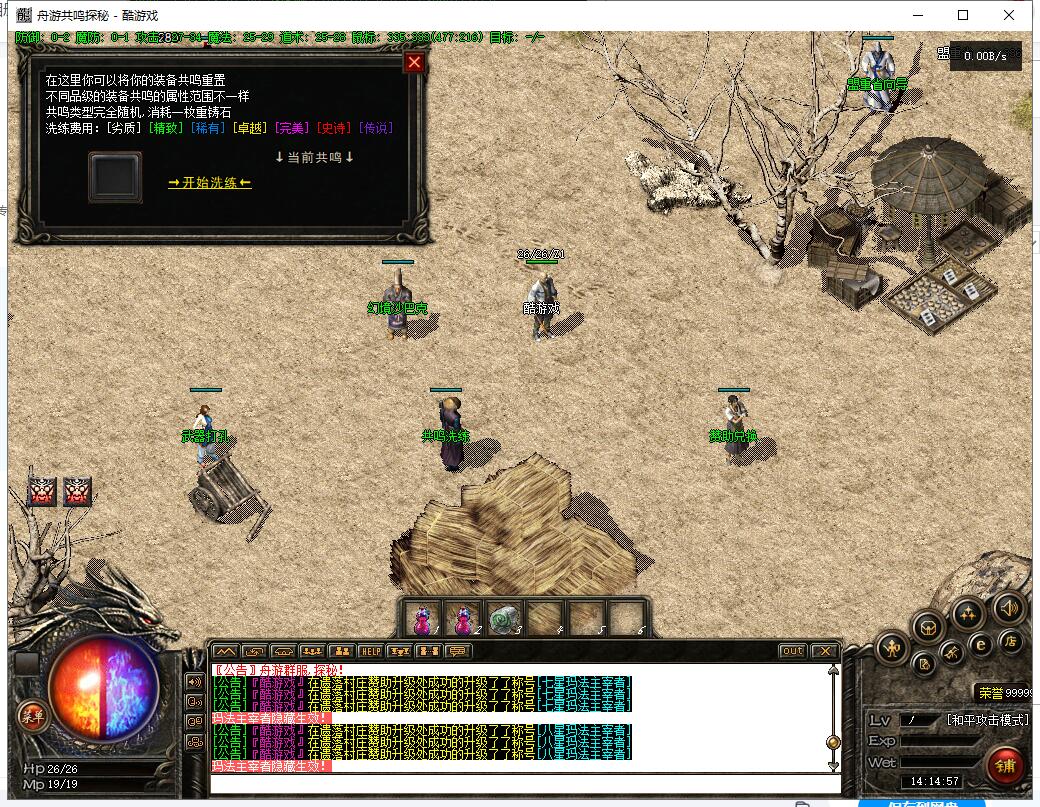
Task: Click the round 'e' button
Action: [x=982, y=645]
